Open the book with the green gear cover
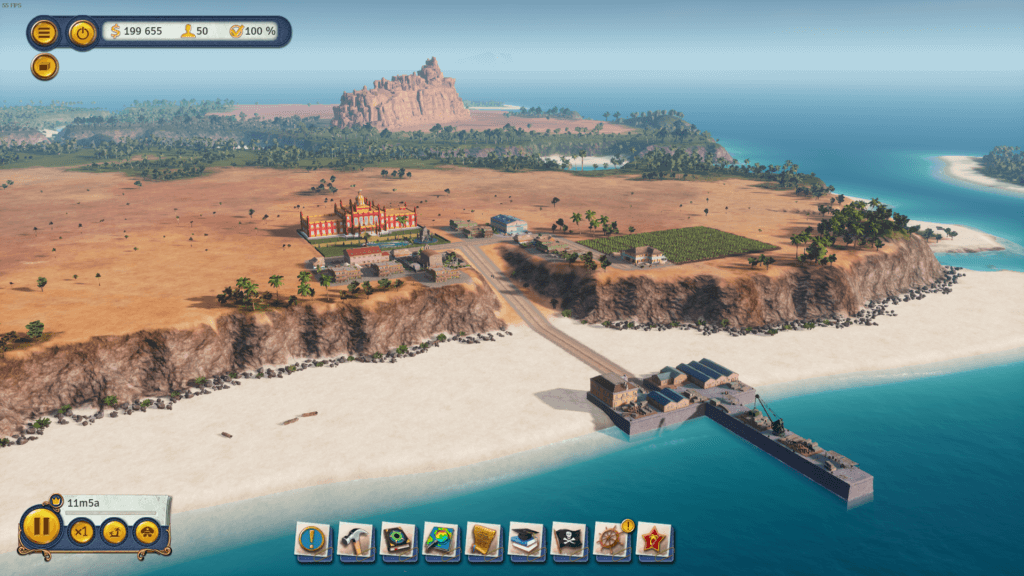 click(398, 540)
